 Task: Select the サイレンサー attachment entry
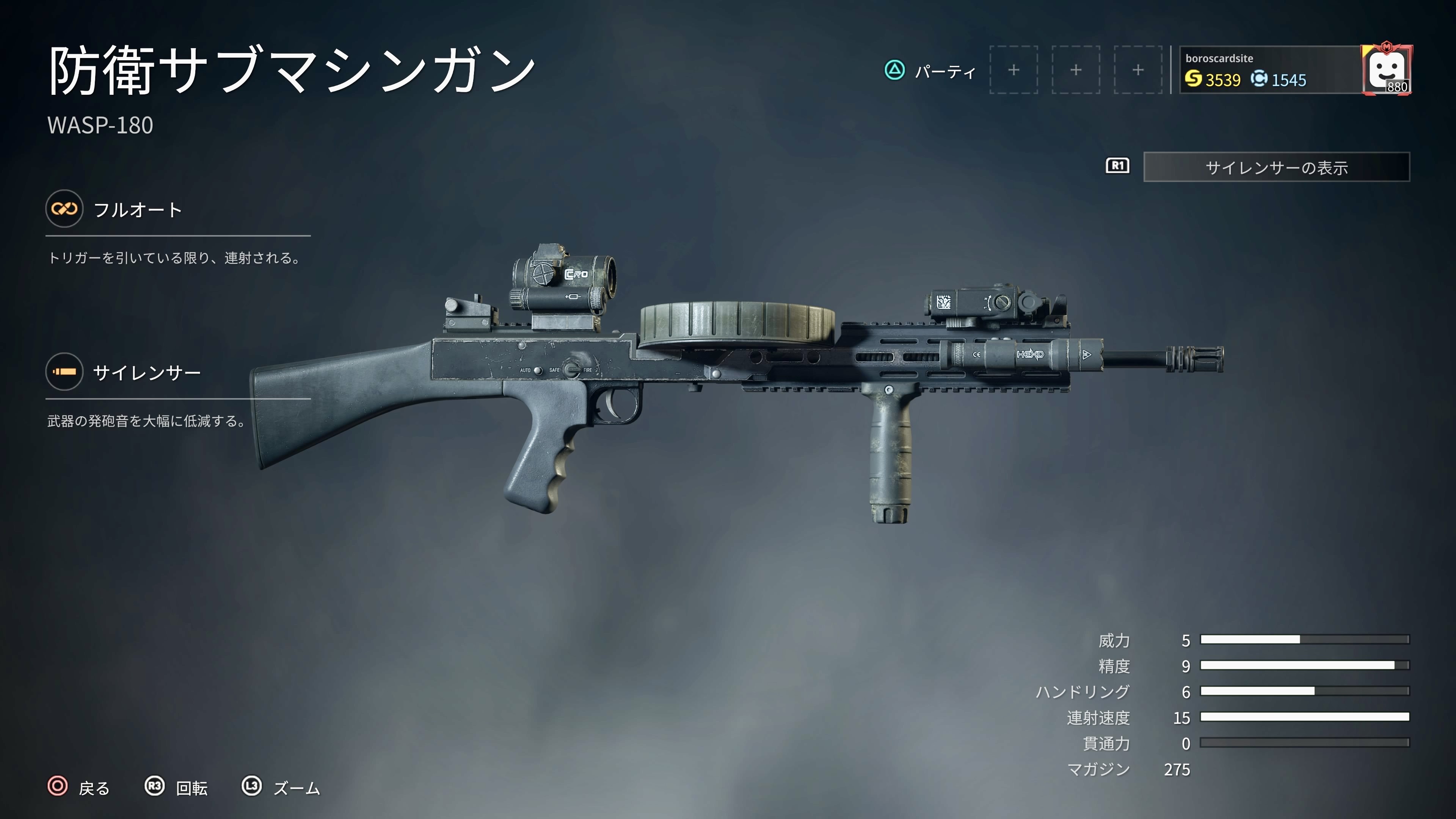[x=146, y=372]
